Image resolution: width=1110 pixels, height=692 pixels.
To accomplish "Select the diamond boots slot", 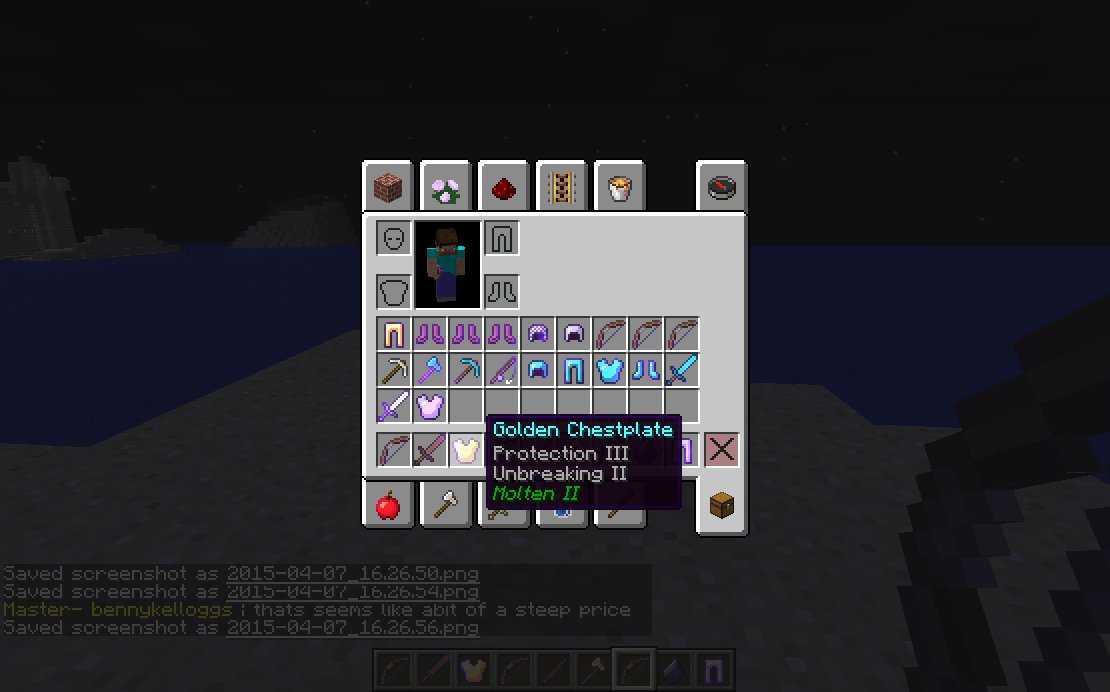I will pyautogui.click(x=645, y=370).
